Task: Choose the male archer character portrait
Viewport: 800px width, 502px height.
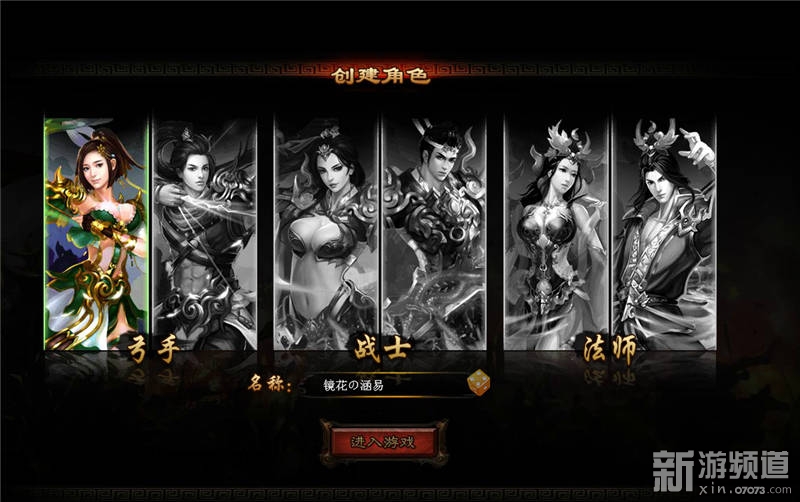Action: click(205, 232)
